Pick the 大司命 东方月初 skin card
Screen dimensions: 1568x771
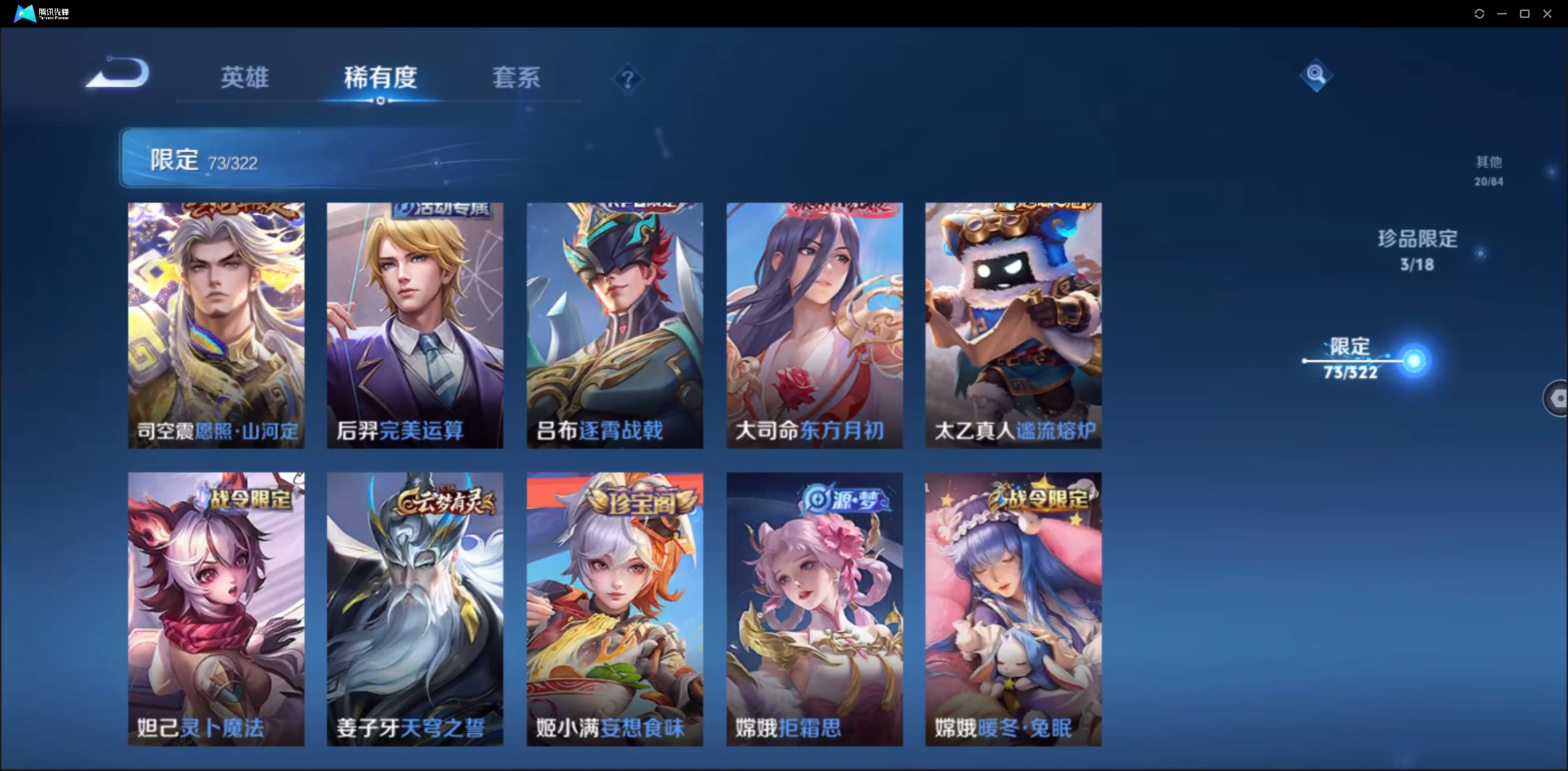tap(815, 325)
